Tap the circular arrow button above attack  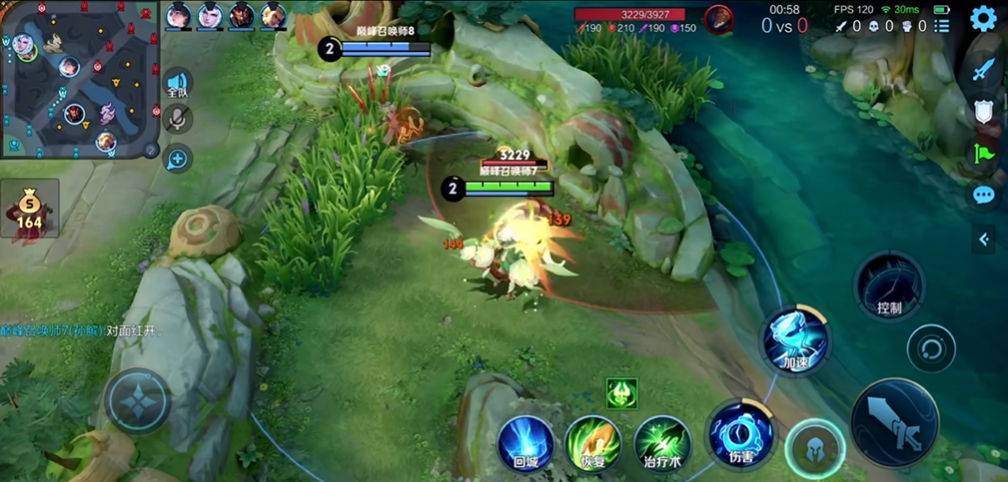931,350
